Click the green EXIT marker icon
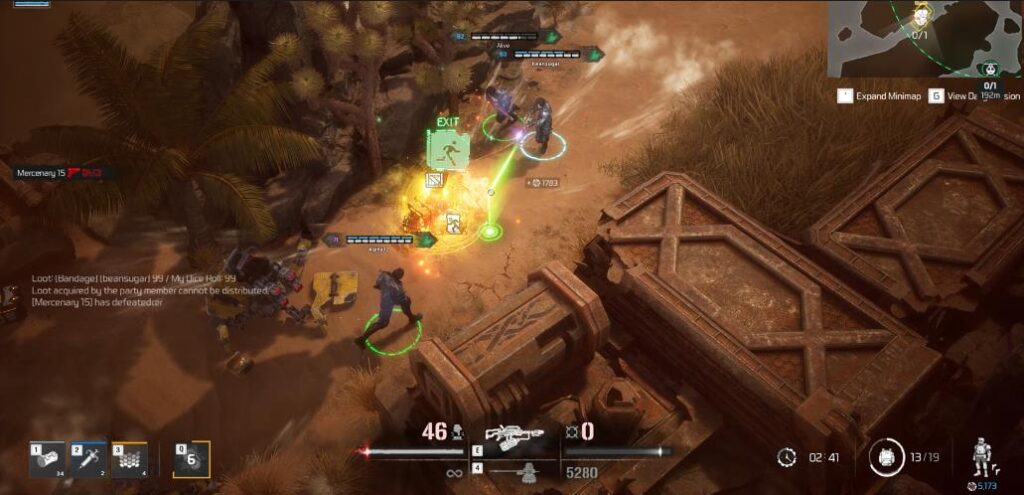The width and height of the screenshot is (1024, 495). click(x=448, y=150)
